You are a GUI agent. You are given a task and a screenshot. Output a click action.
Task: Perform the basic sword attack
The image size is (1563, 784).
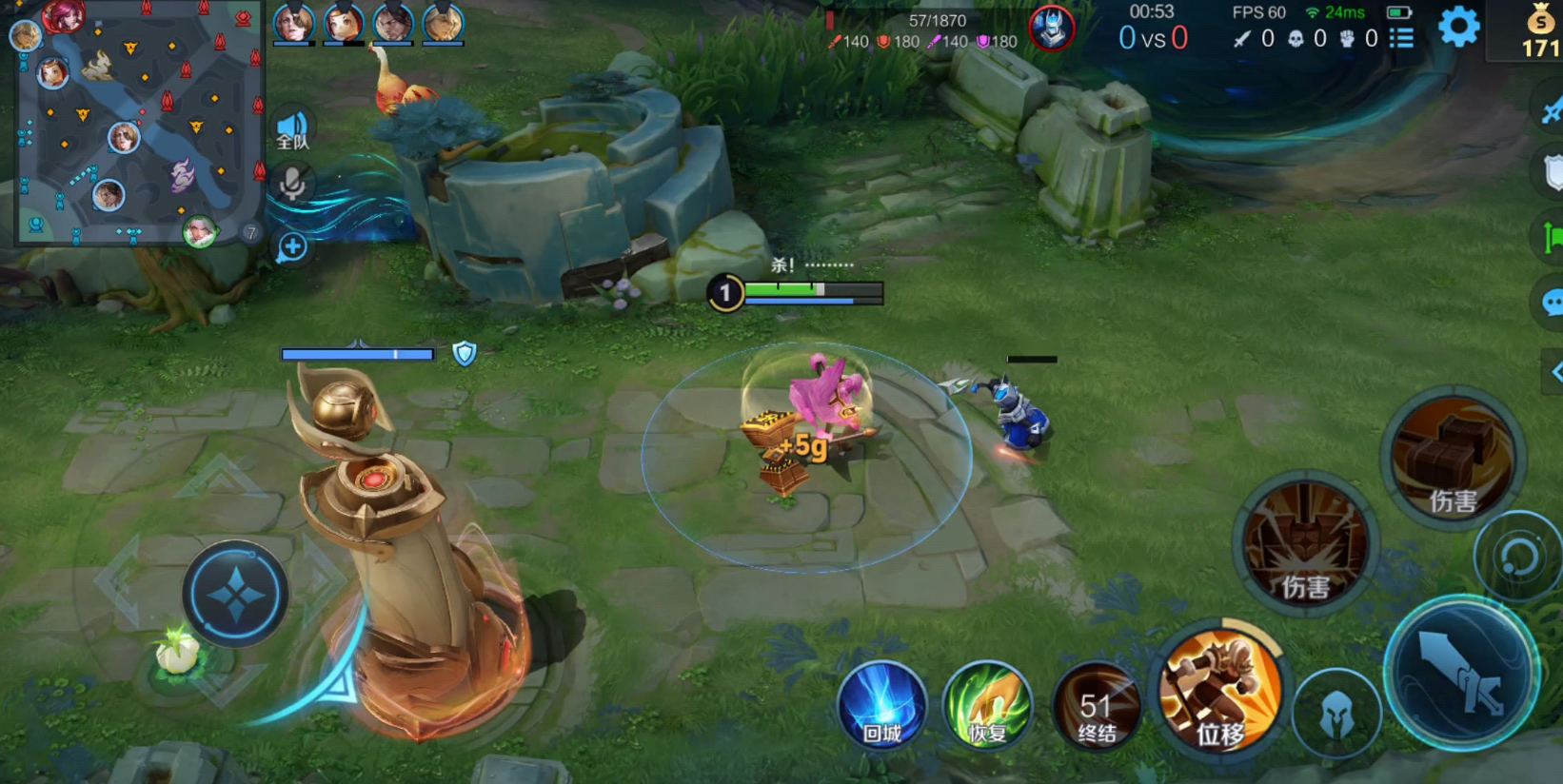(1461, 674)
